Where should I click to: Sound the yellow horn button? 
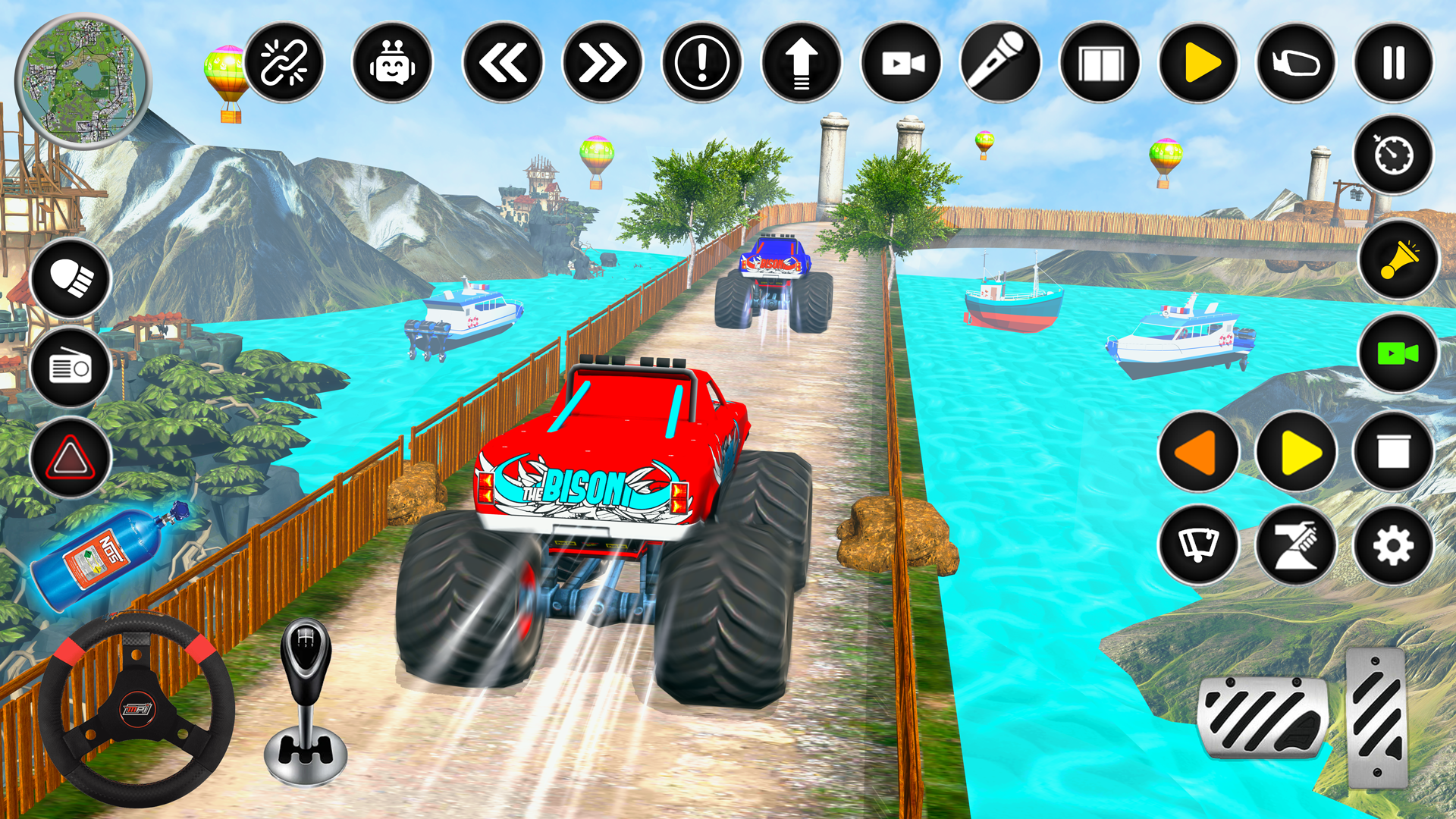tap(1398, 260)
